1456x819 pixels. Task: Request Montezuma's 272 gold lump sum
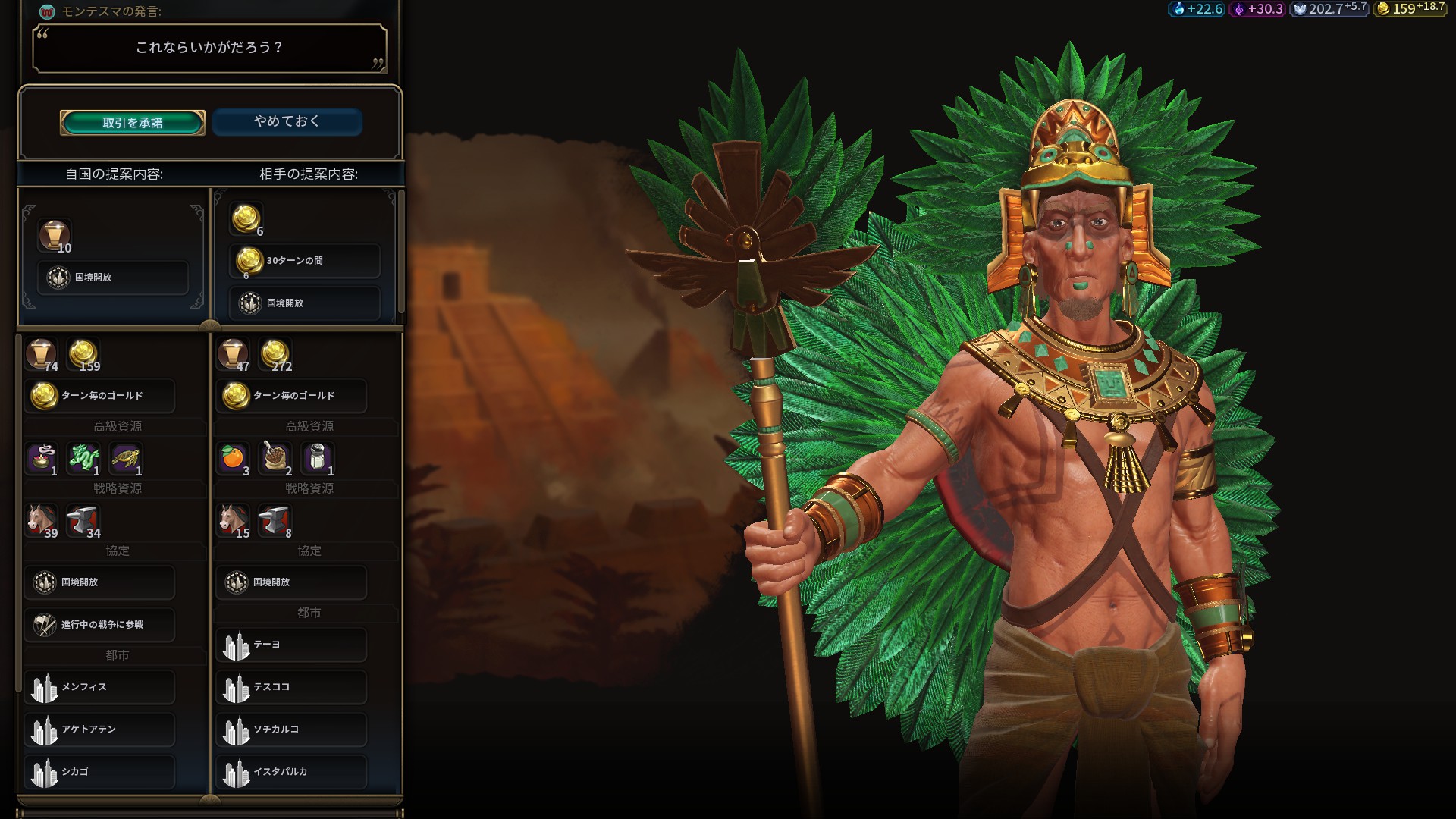(x=275, y=354)
